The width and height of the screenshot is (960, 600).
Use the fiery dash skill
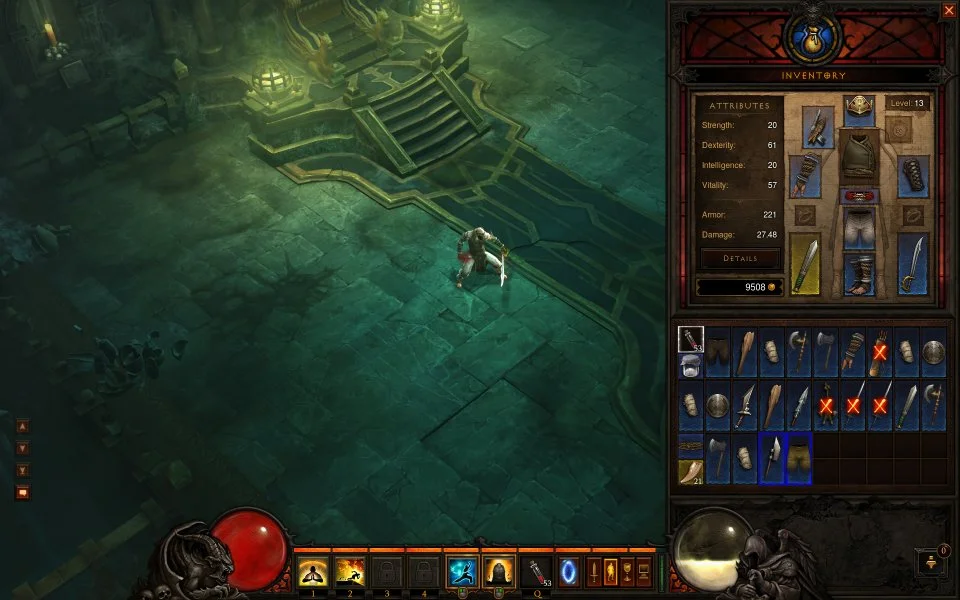(x=349, y=572)
